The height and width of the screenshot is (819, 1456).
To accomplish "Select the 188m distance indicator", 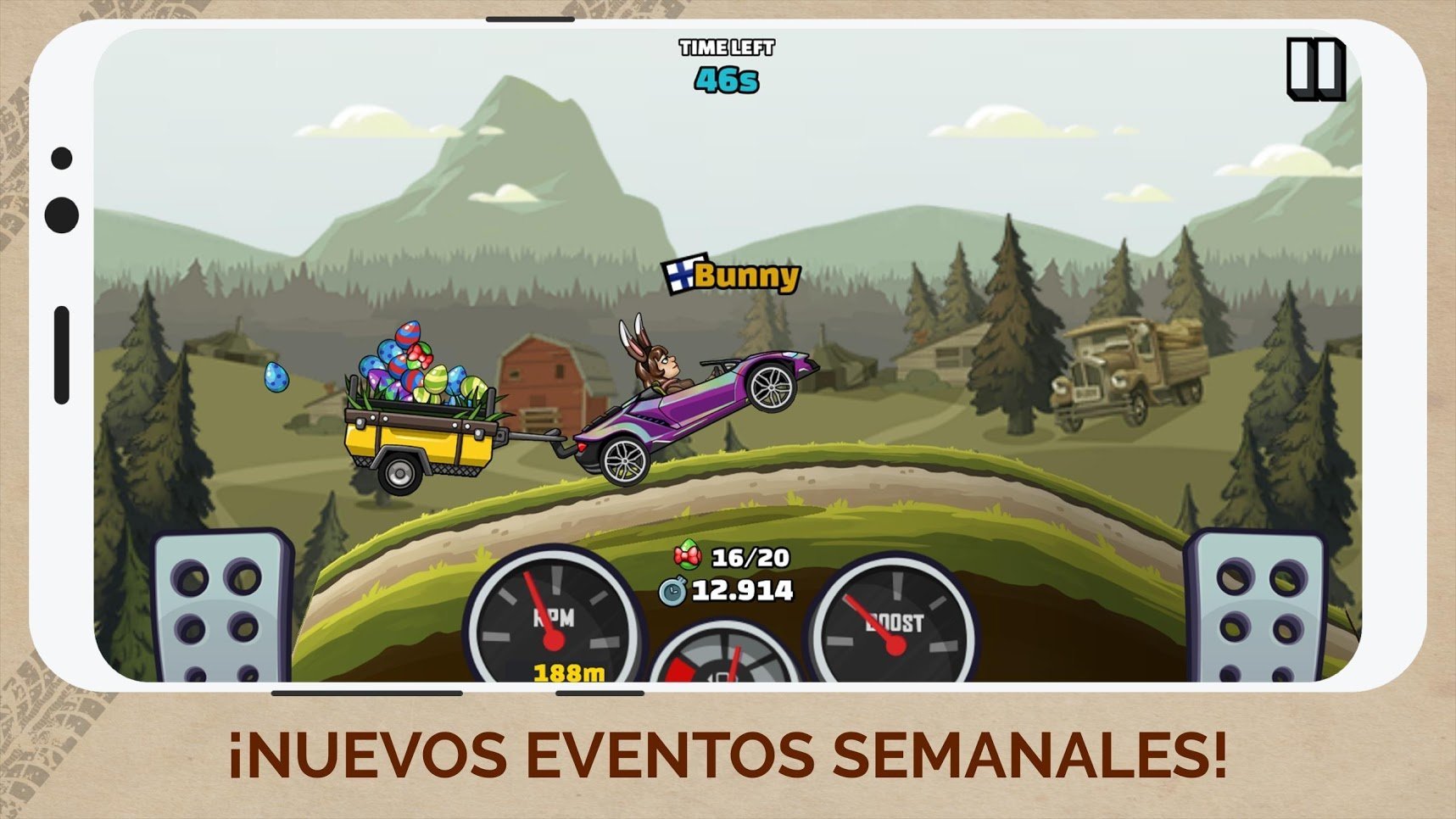I will point(566,672).
